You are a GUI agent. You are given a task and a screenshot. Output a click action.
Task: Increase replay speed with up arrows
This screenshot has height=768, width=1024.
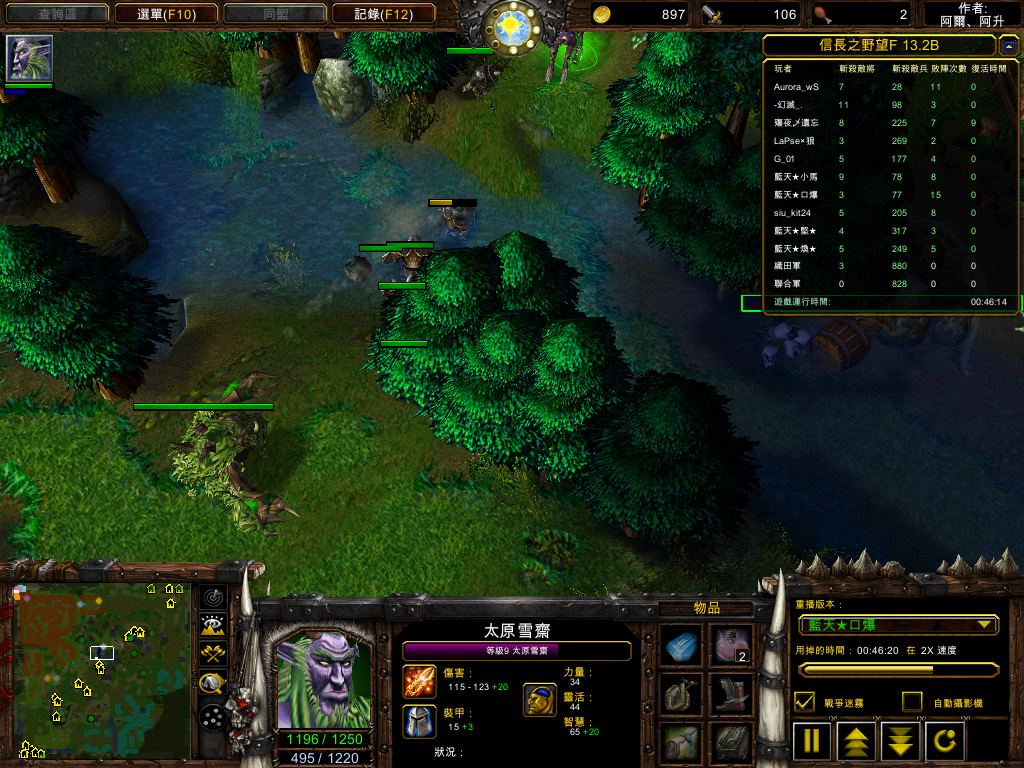pos(856,741)
